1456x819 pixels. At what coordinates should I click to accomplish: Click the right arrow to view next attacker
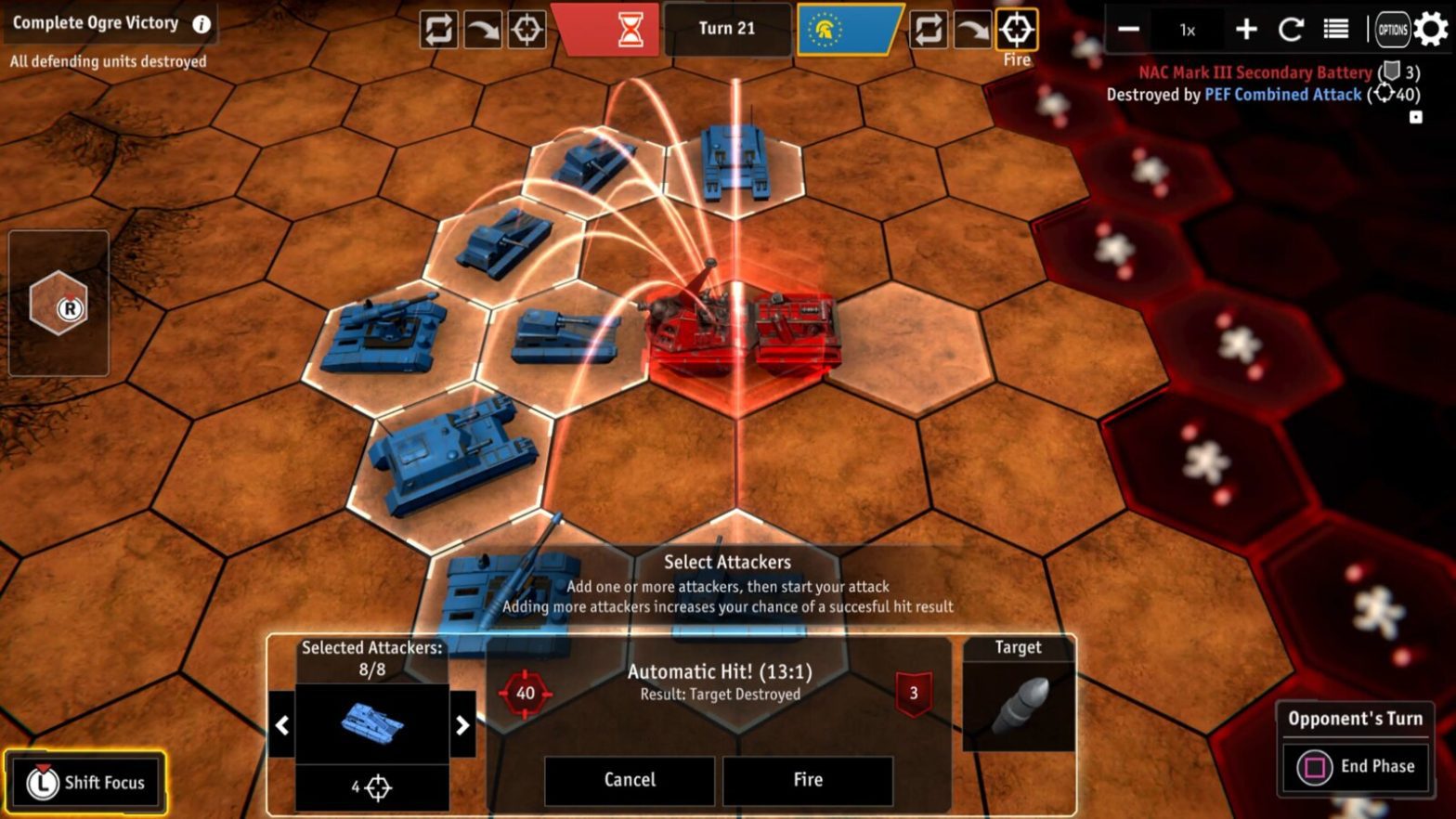pyautogui.click(x=463, y=725)
